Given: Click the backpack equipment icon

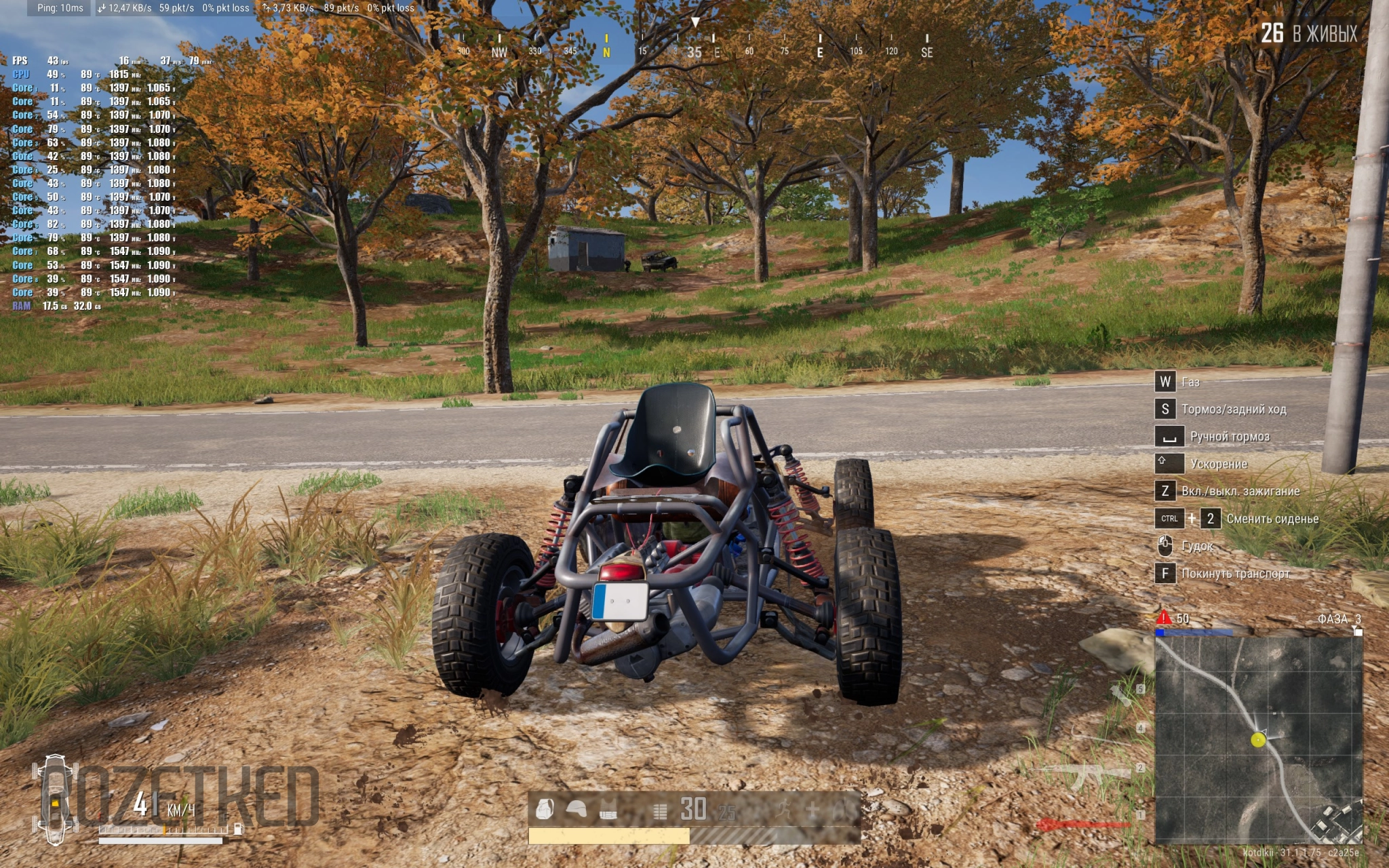Looking at the screenshot, I should point(545,809).
